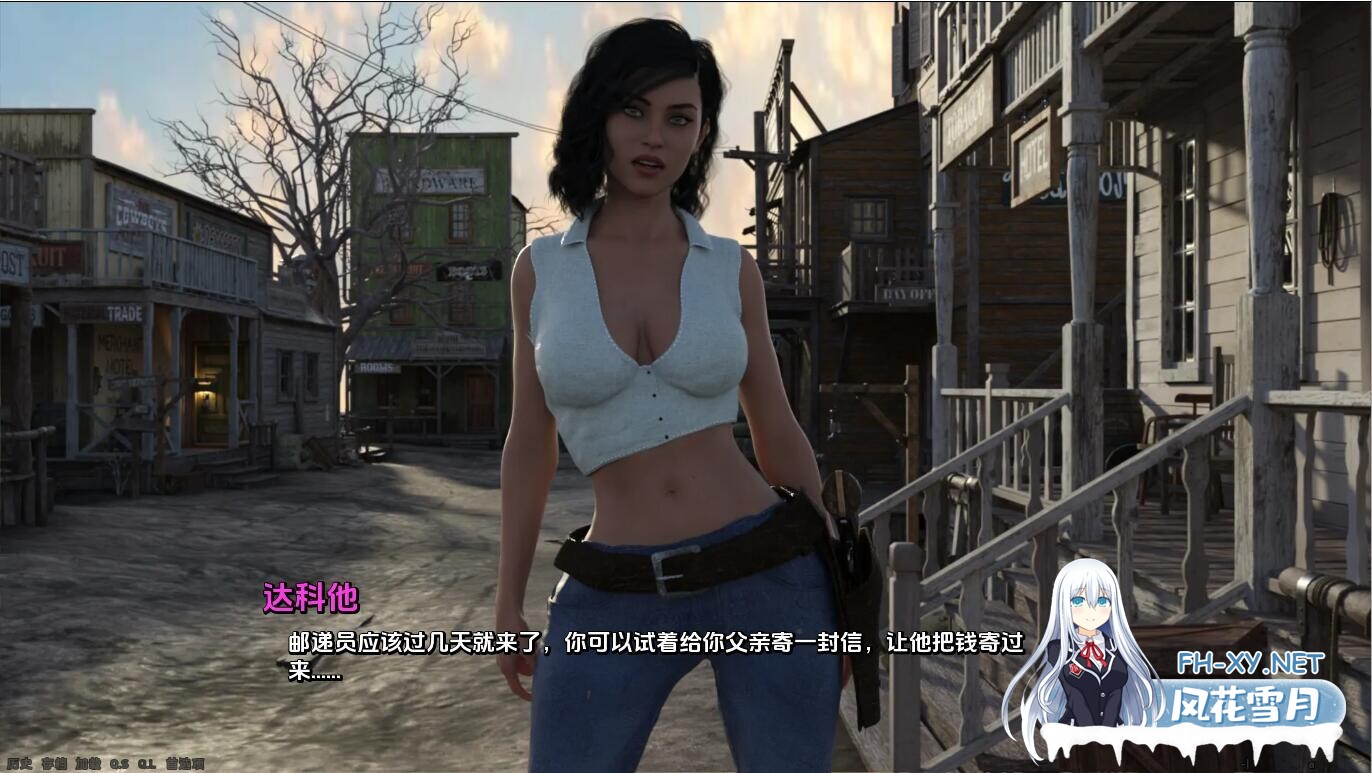
Task: Click the DAY OFF sign on the wall
Action: click(908, 292)
